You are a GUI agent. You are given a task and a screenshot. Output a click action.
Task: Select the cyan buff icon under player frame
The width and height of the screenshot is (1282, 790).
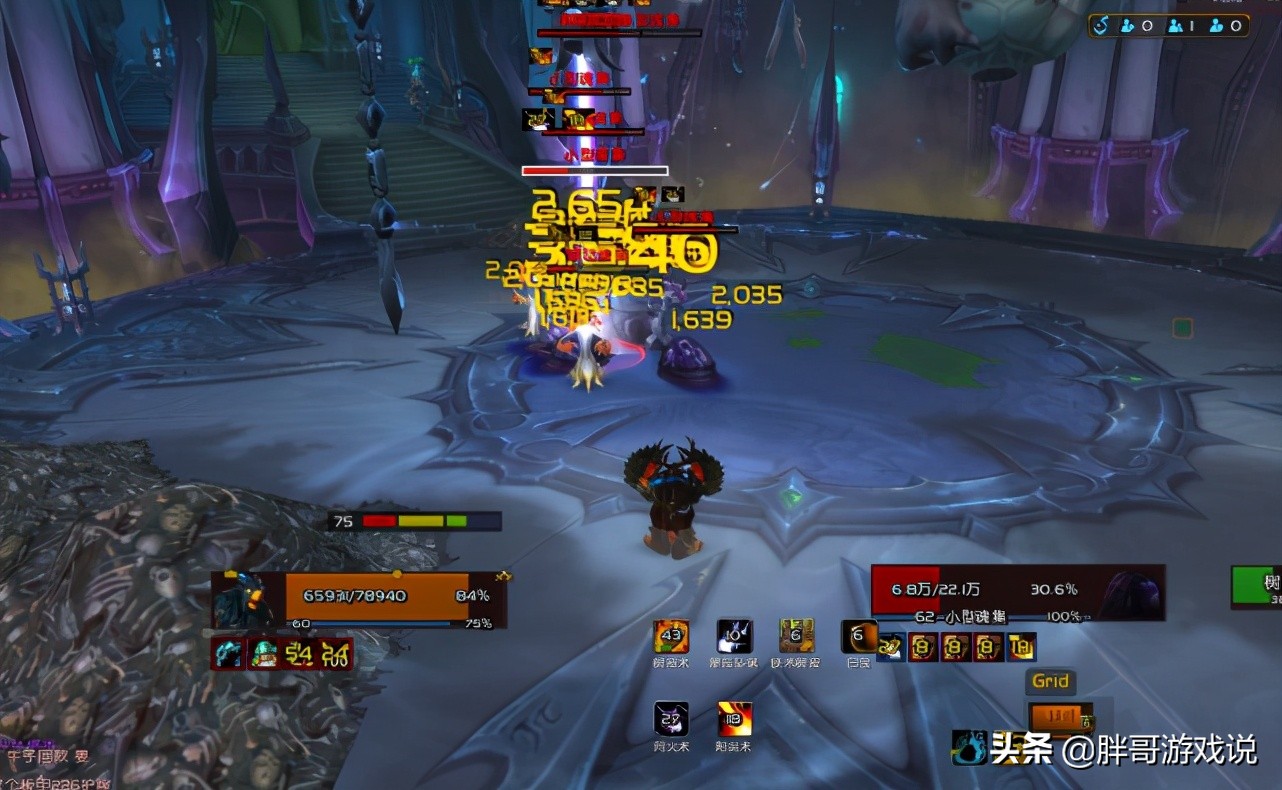(229, 654)
